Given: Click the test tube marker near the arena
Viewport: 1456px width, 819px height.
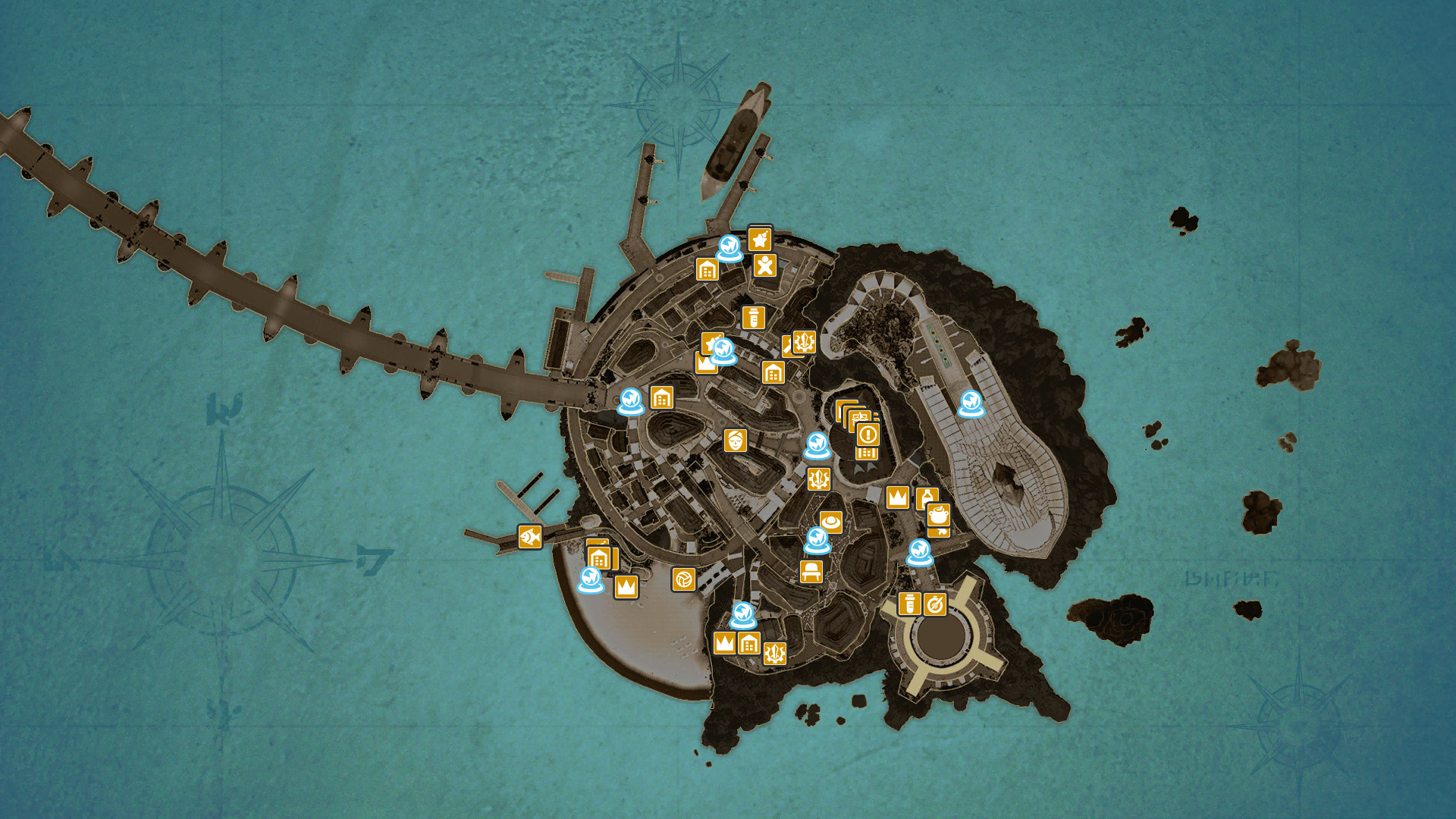Looking at the screenshot, I should click(909, 604).
